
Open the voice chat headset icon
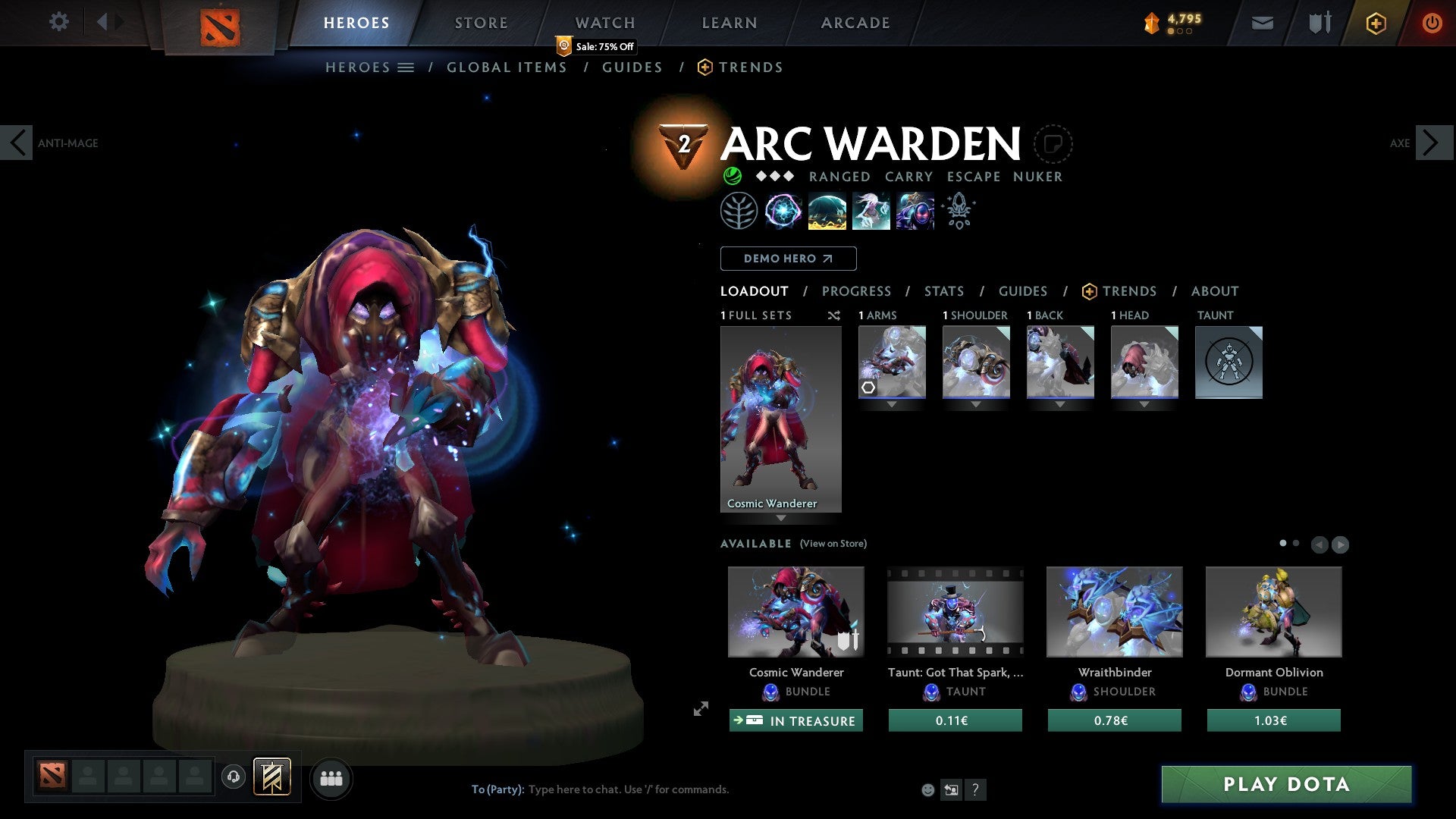tap(233, 778)
